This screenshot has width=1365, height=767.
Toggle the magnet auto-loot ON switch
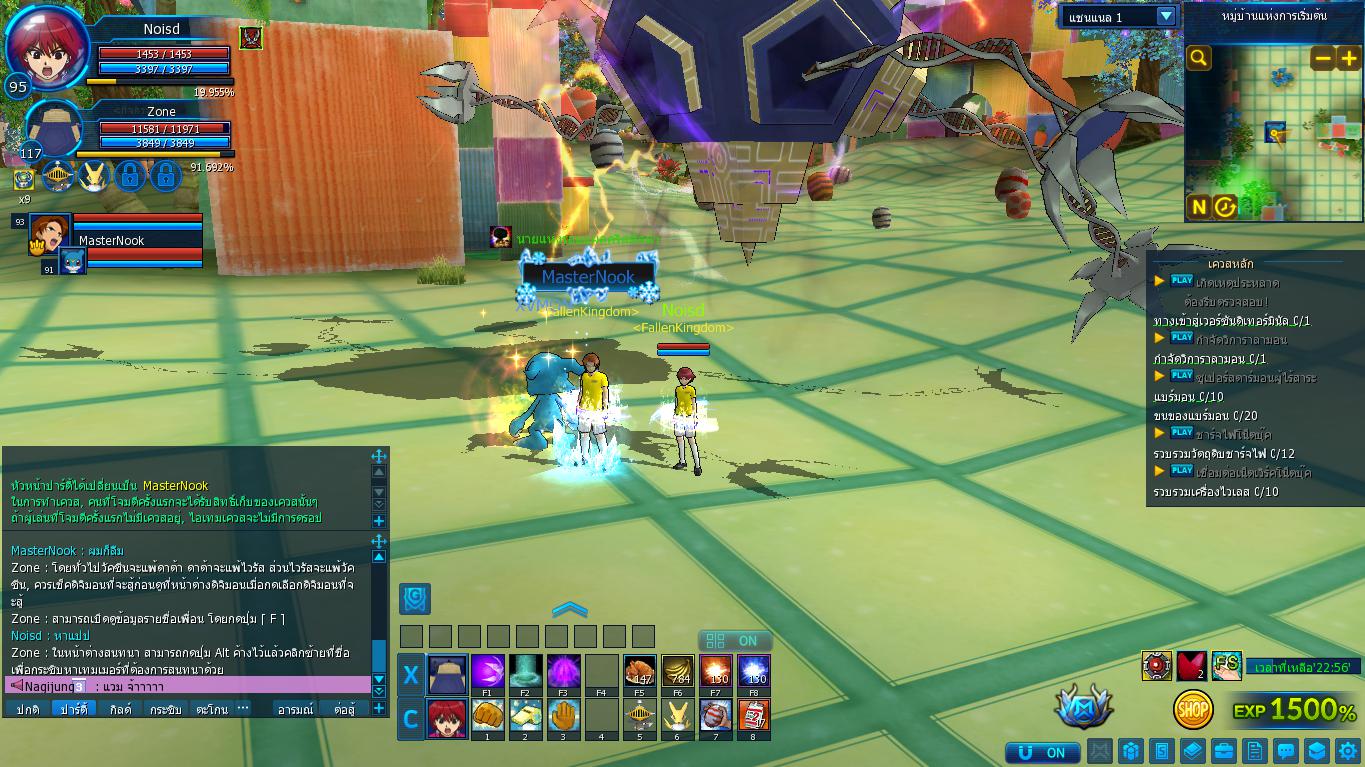(x=1043, y=752)
